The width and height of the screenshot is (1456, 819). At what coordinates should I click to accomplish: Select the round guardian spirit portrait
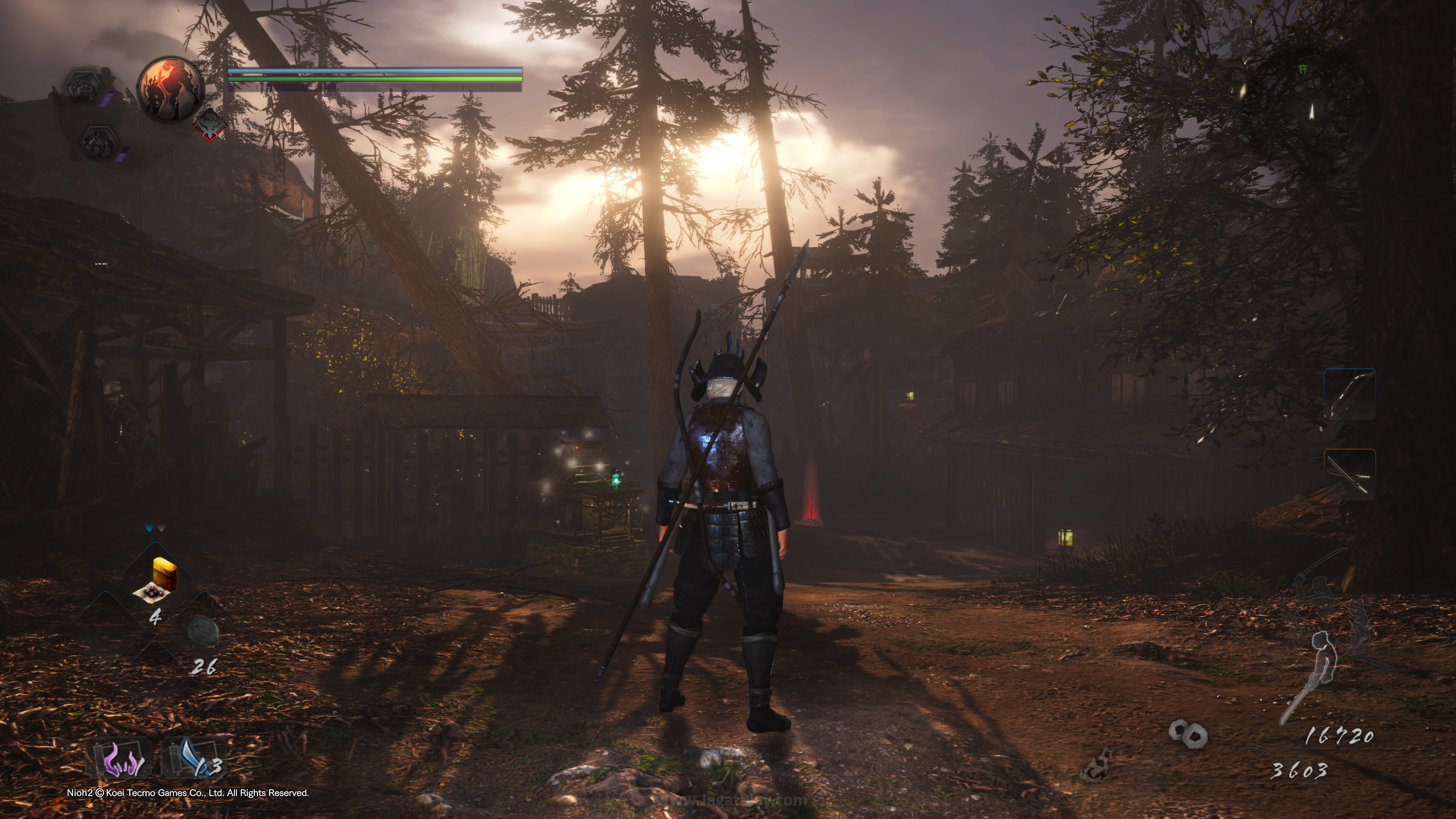(171, 89)
